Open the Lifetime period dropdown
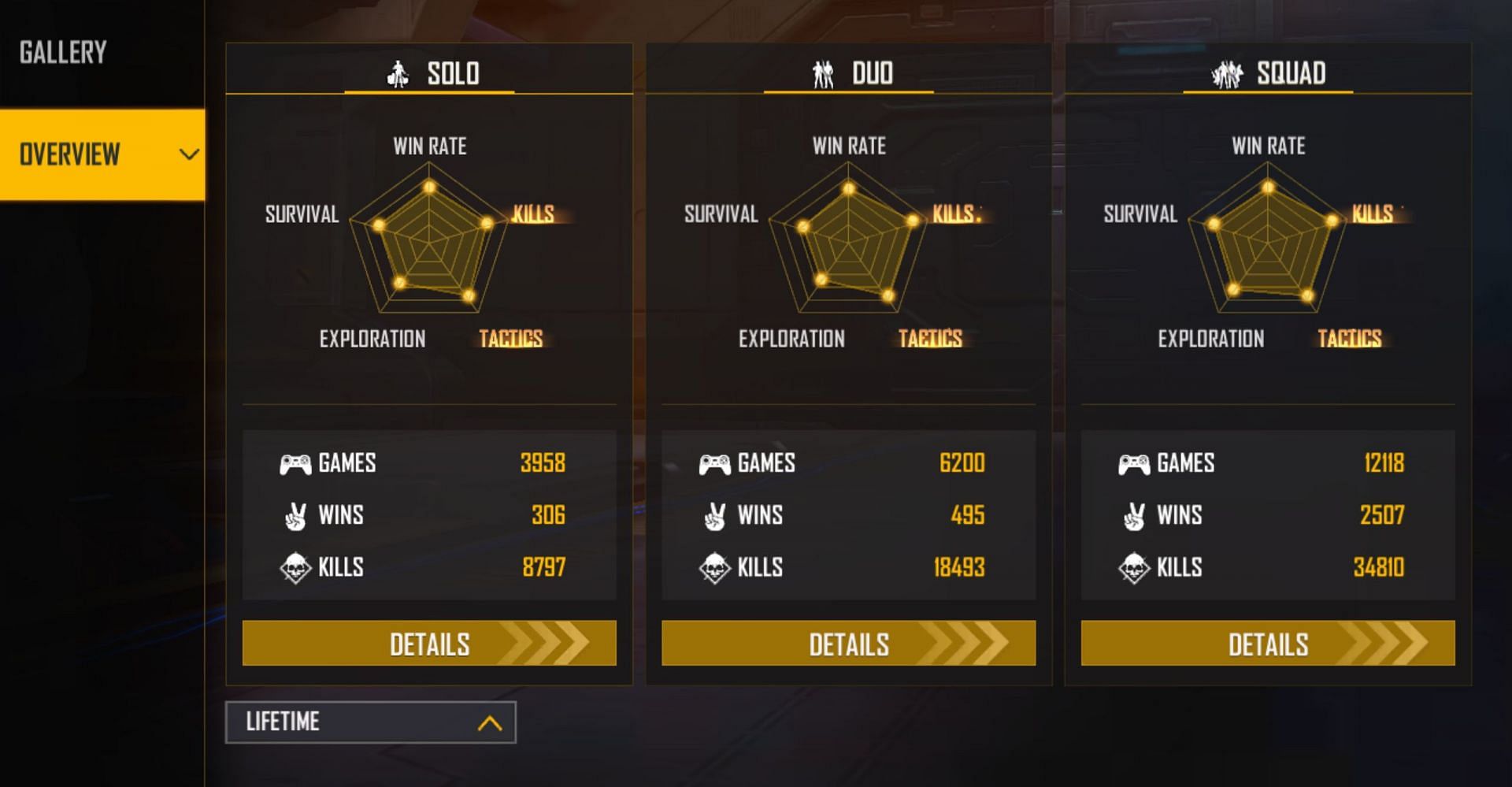The image size is (1512, 787). point(371,722)
